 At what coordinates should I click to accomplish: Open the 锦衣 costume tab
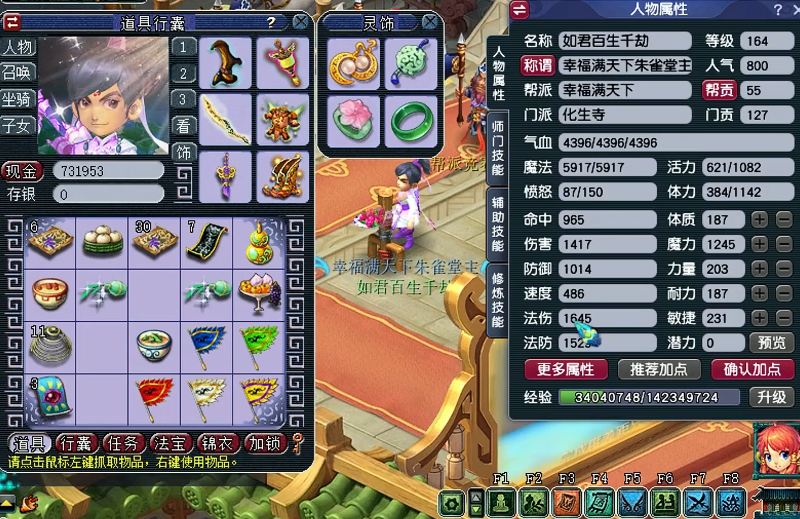pos(218,443)
